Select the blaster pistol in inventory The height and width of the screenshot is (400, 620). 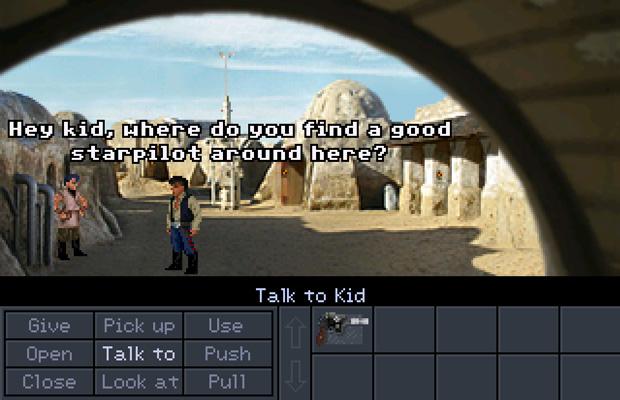(342, 329)
